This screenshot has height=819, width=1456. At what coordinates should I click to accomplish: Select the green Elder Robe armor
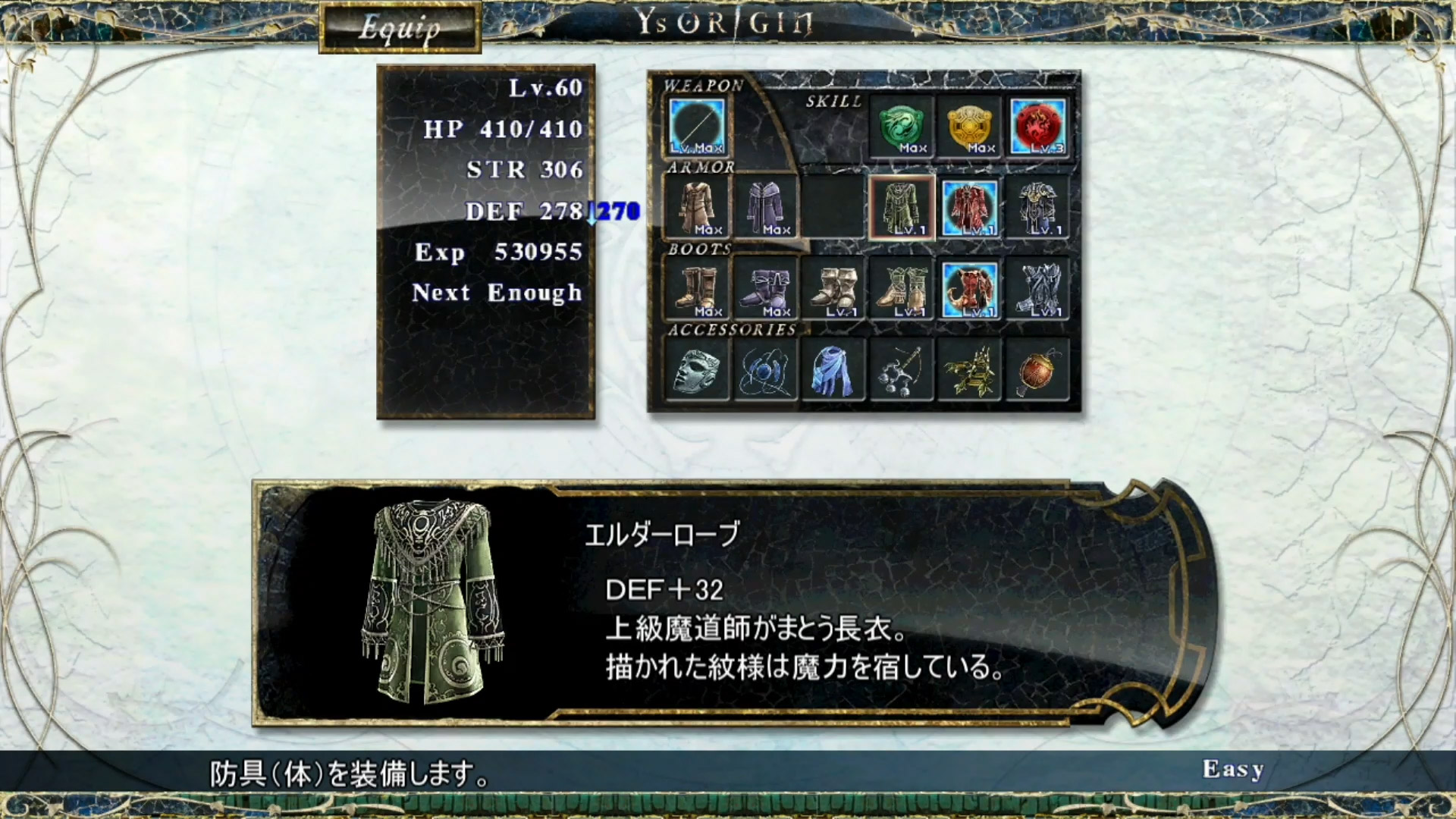902,207
